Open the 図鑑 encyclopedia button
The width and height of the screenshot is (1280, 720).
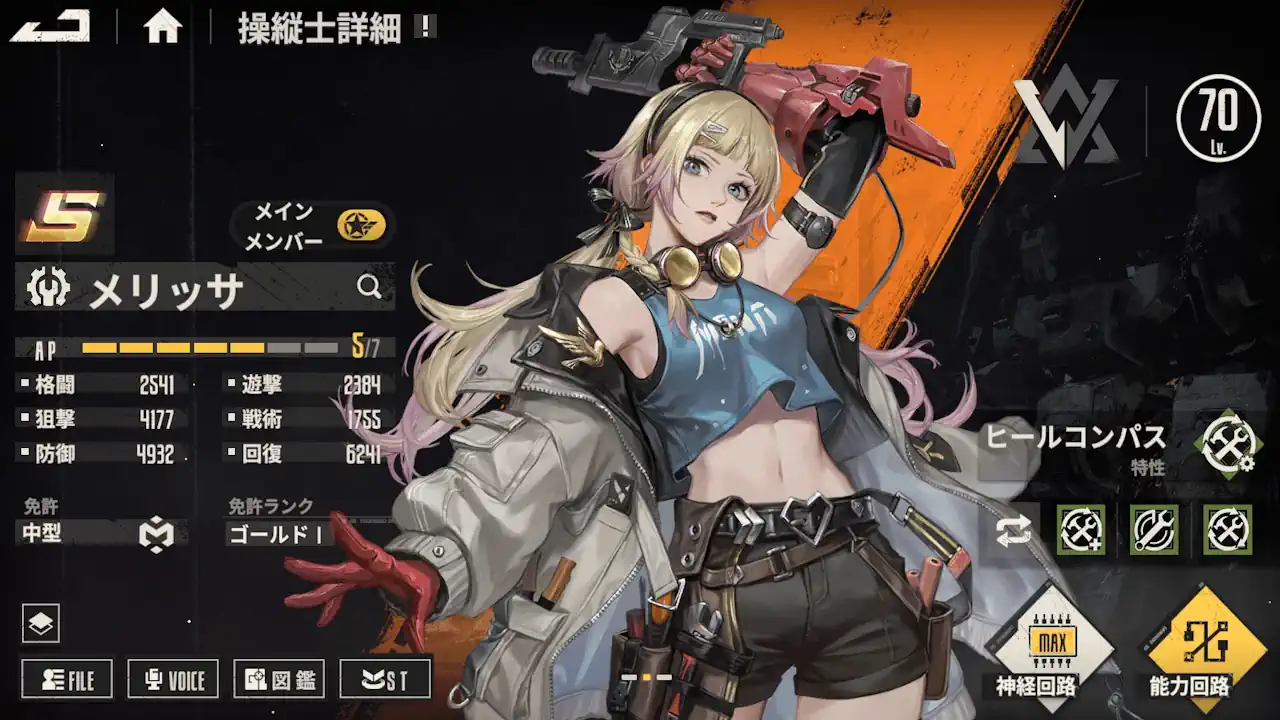coord(279,680)
